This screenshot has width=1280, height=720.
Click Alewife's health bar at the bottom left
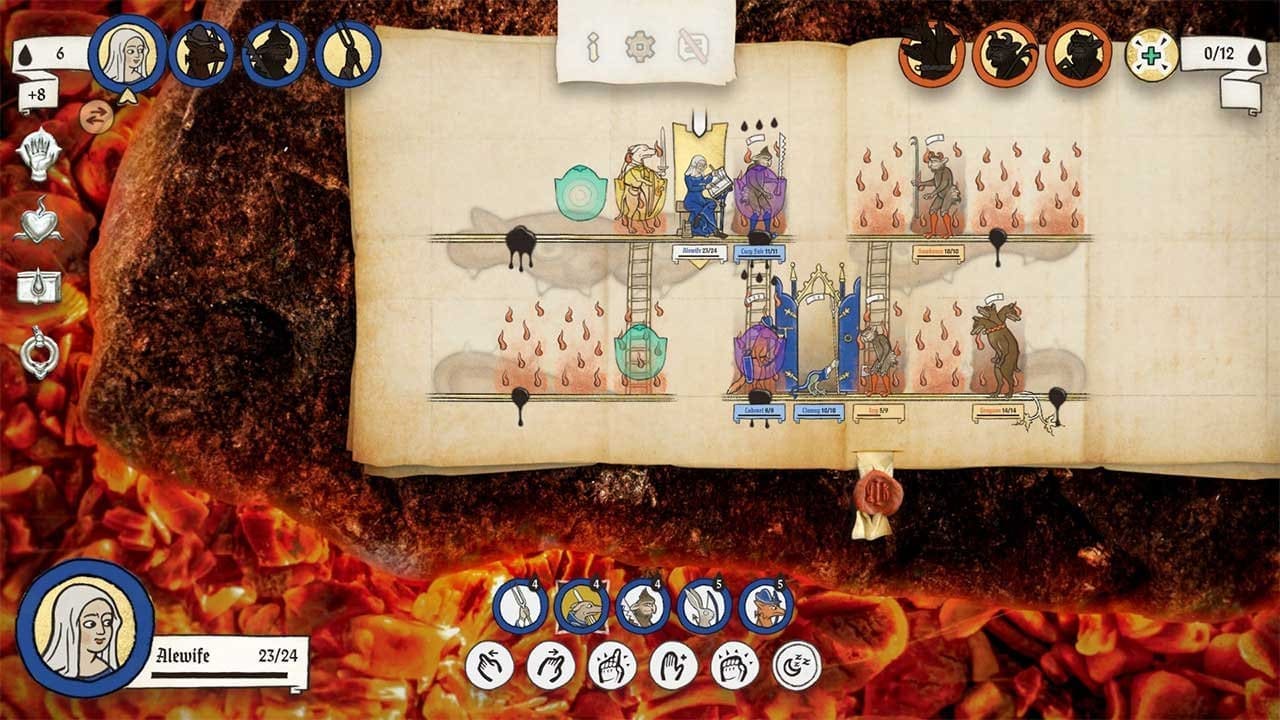click(x=219, y=677)
